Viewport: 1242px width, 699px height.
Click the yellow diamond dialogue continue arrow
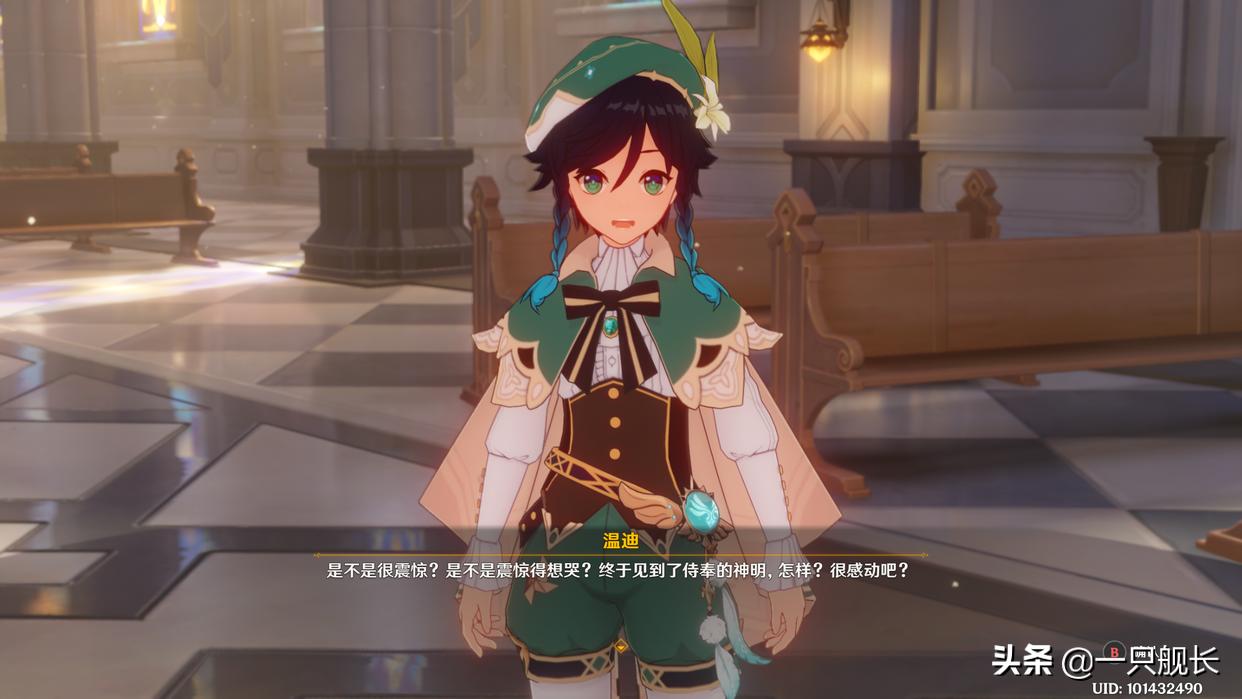coord(621,647)
